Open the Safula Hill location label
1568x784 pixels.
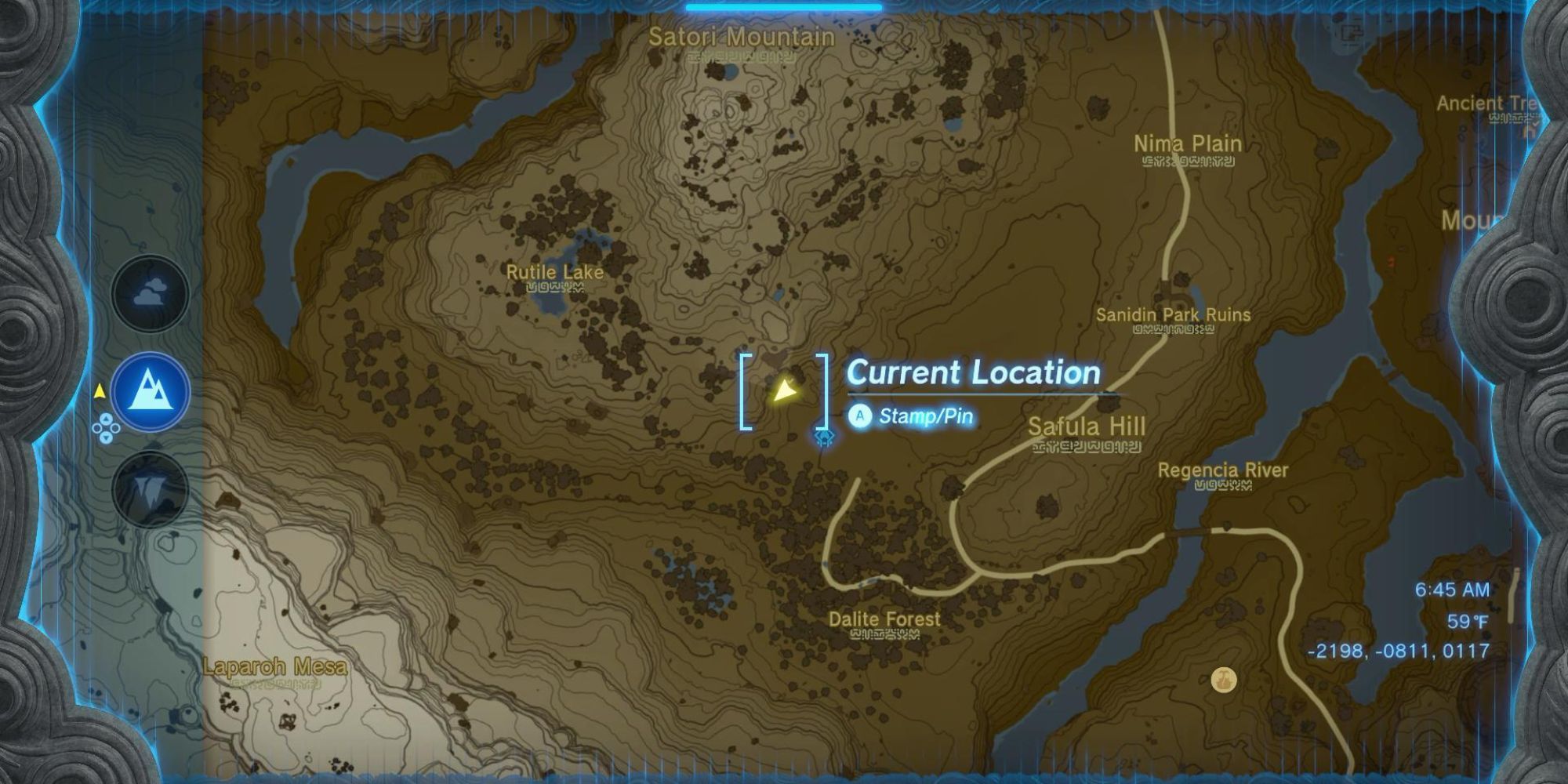point(1086,428)
